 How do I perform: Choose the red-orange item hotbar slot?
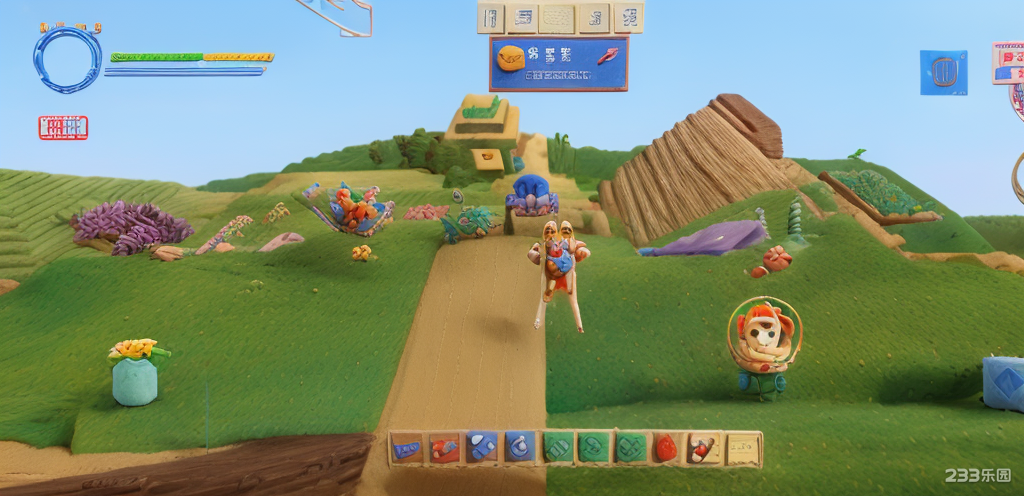point(444,447)
